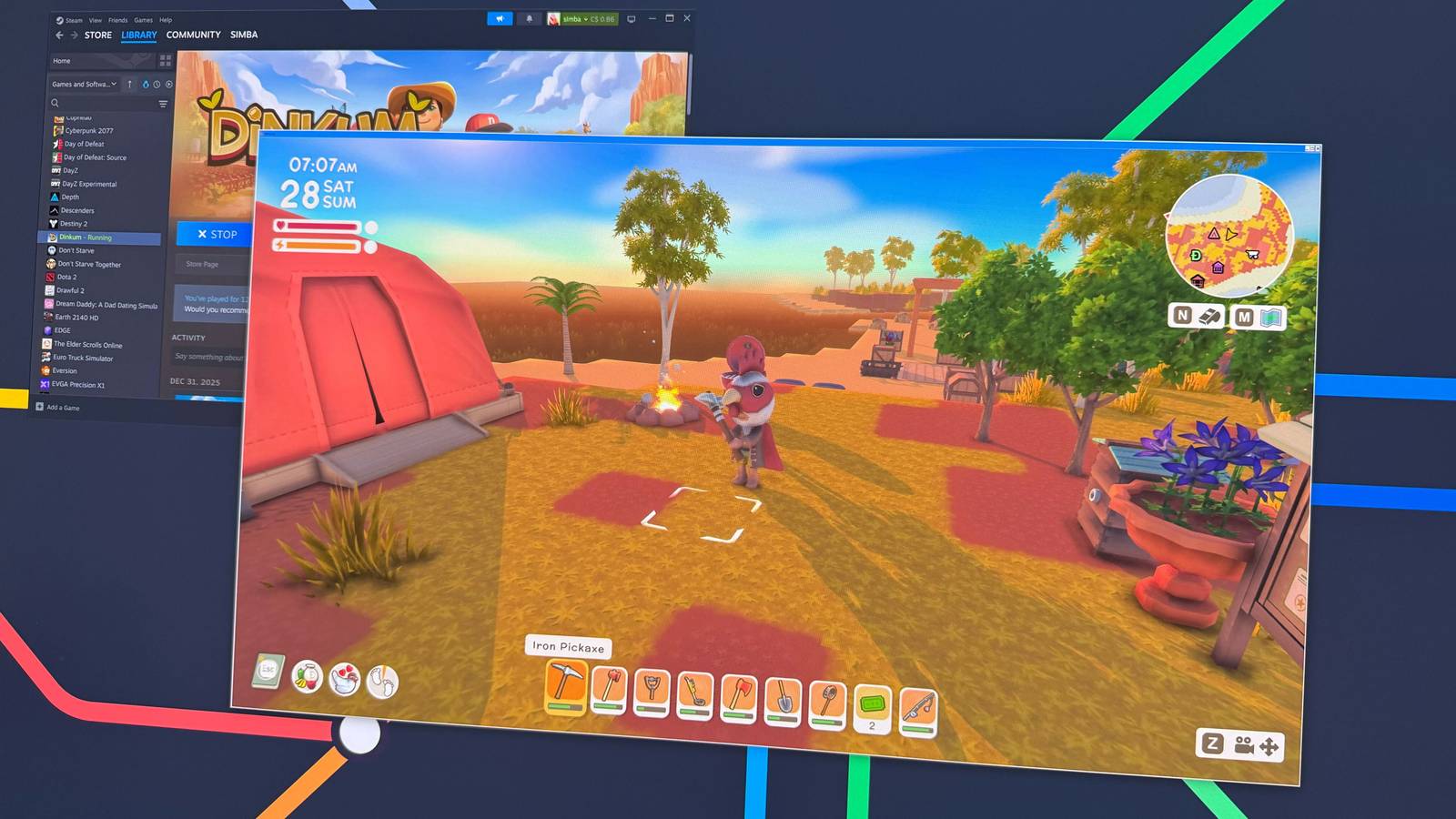The width and height of the screenshot is (1456, 819).
Task: Click the STOP button to close Dinkum
Action: tap(216, 234)
